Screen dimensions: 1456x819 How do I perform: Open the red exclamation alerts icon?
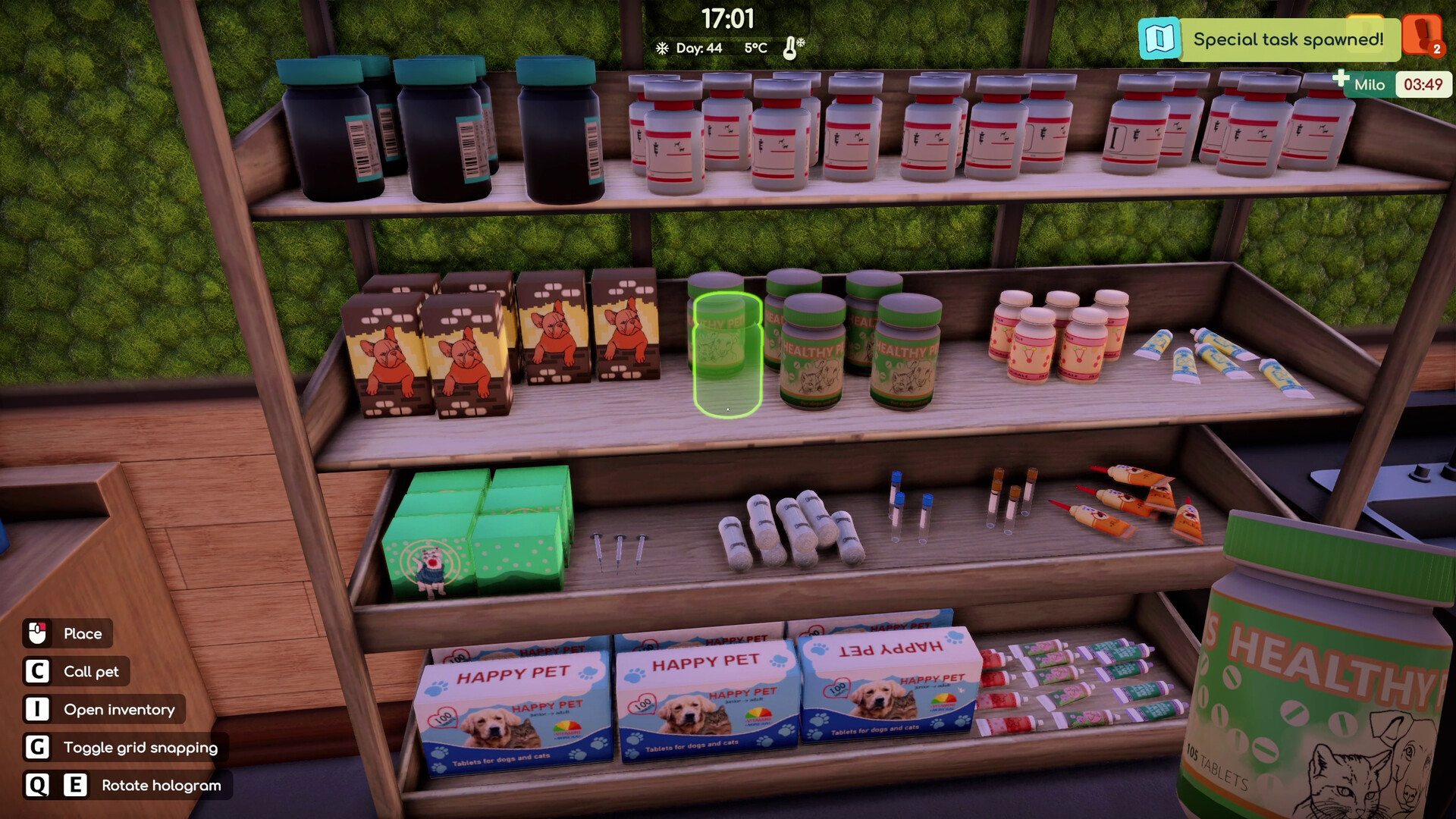pos(1421,34)
